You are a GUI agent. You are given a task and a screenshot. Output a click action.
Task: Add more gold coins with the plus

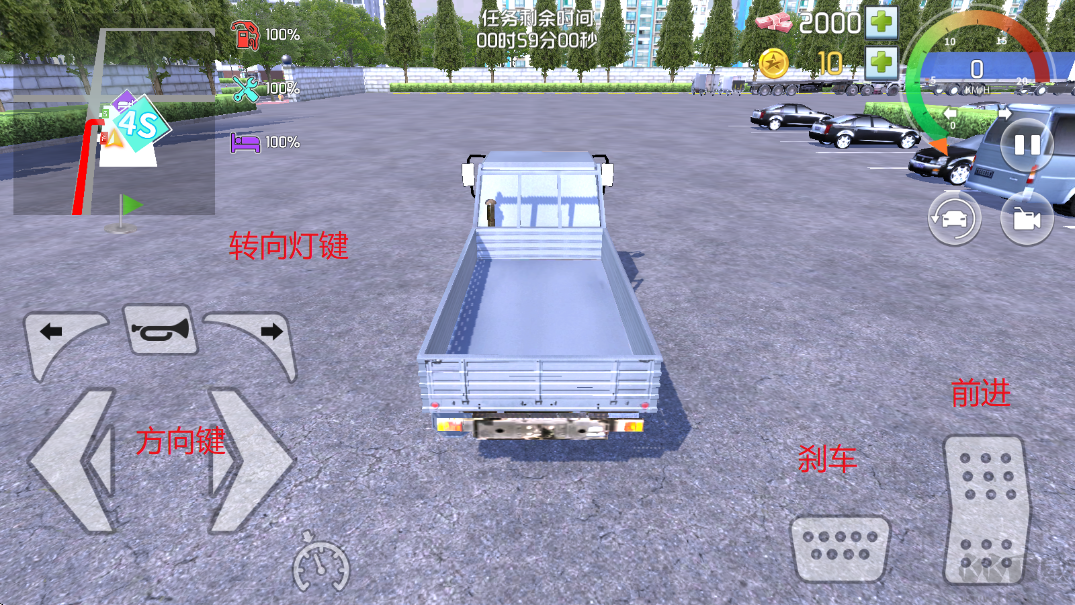tap(881, 63)
